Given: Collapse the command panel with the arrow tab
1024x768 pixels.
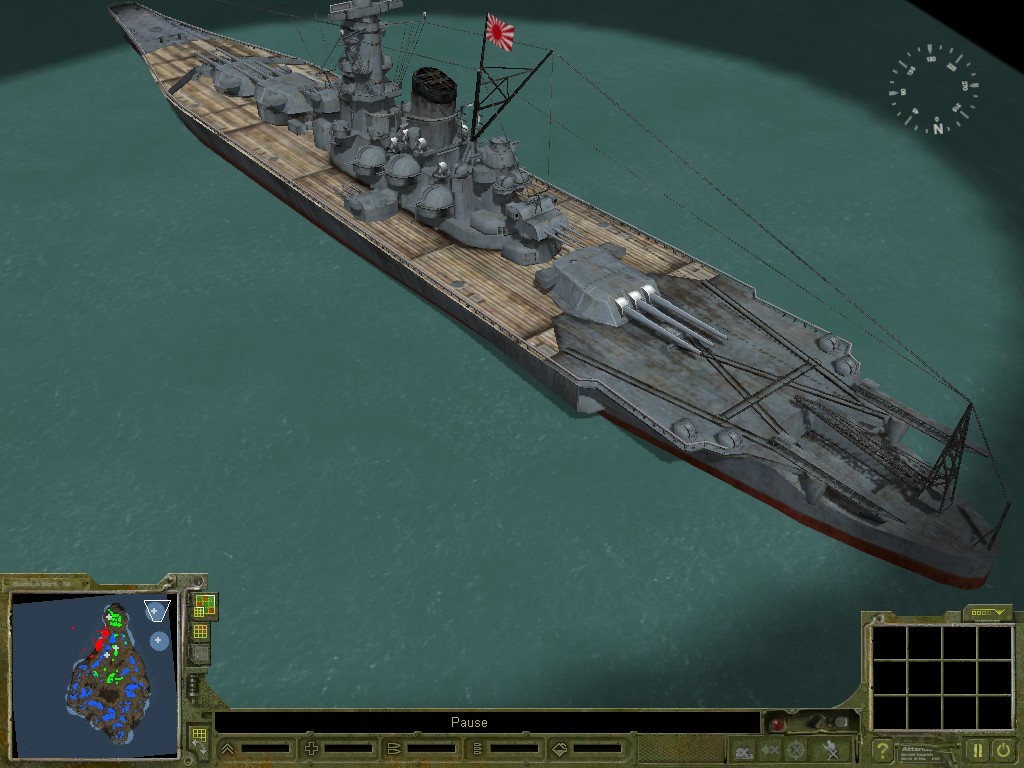Looking at the screenshot, I should [987, 612].
